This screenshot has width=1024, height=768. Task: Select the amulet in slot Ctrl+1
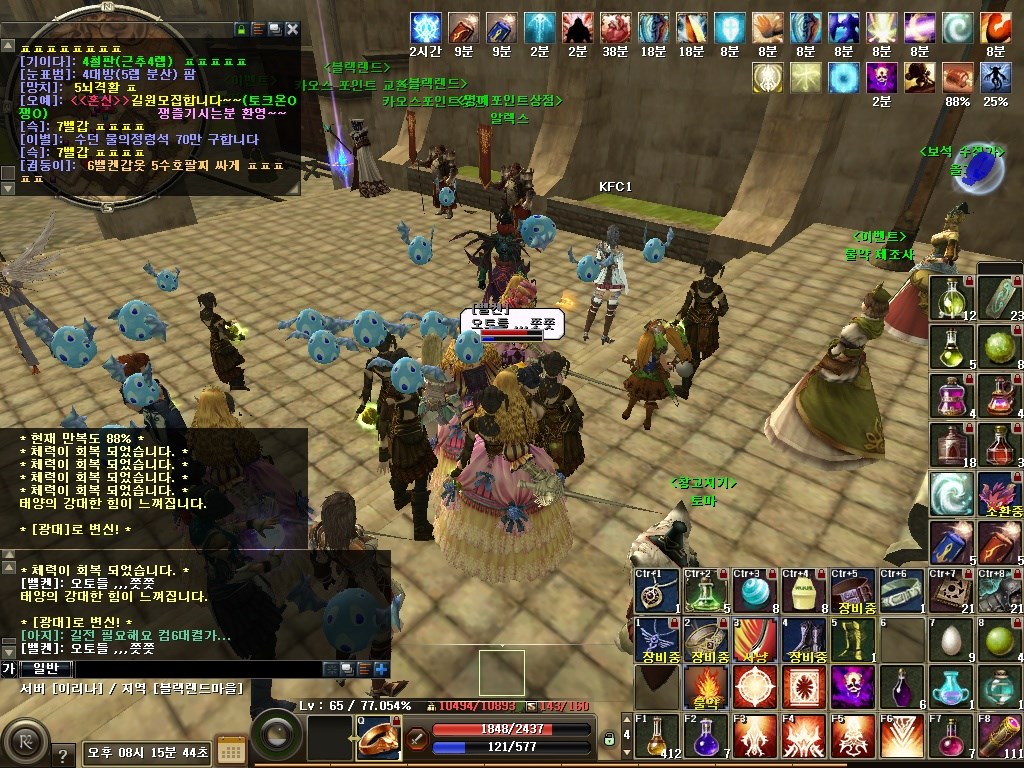click(655, 591)
